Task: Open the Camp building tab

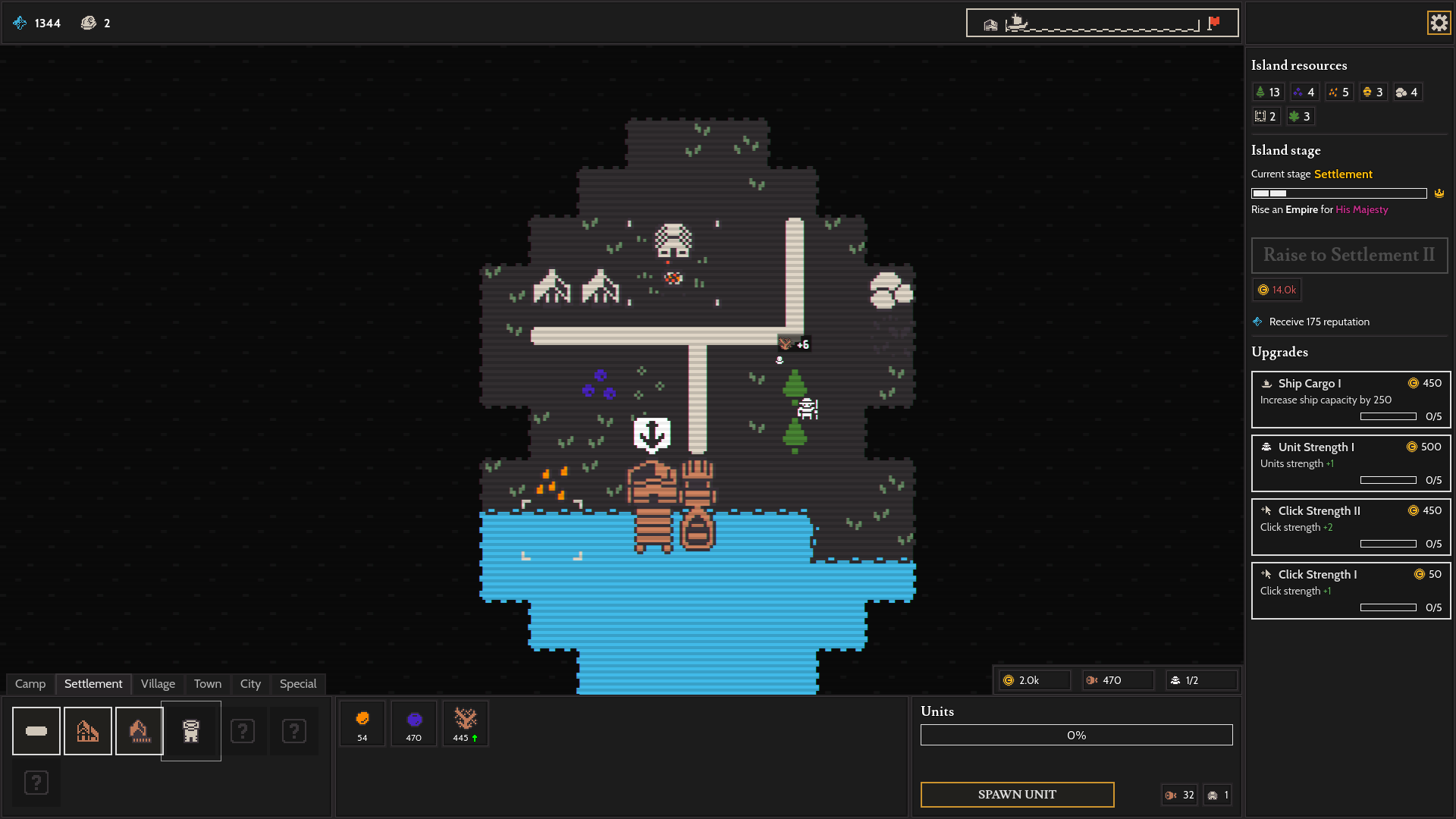Action: pos(30,683)
